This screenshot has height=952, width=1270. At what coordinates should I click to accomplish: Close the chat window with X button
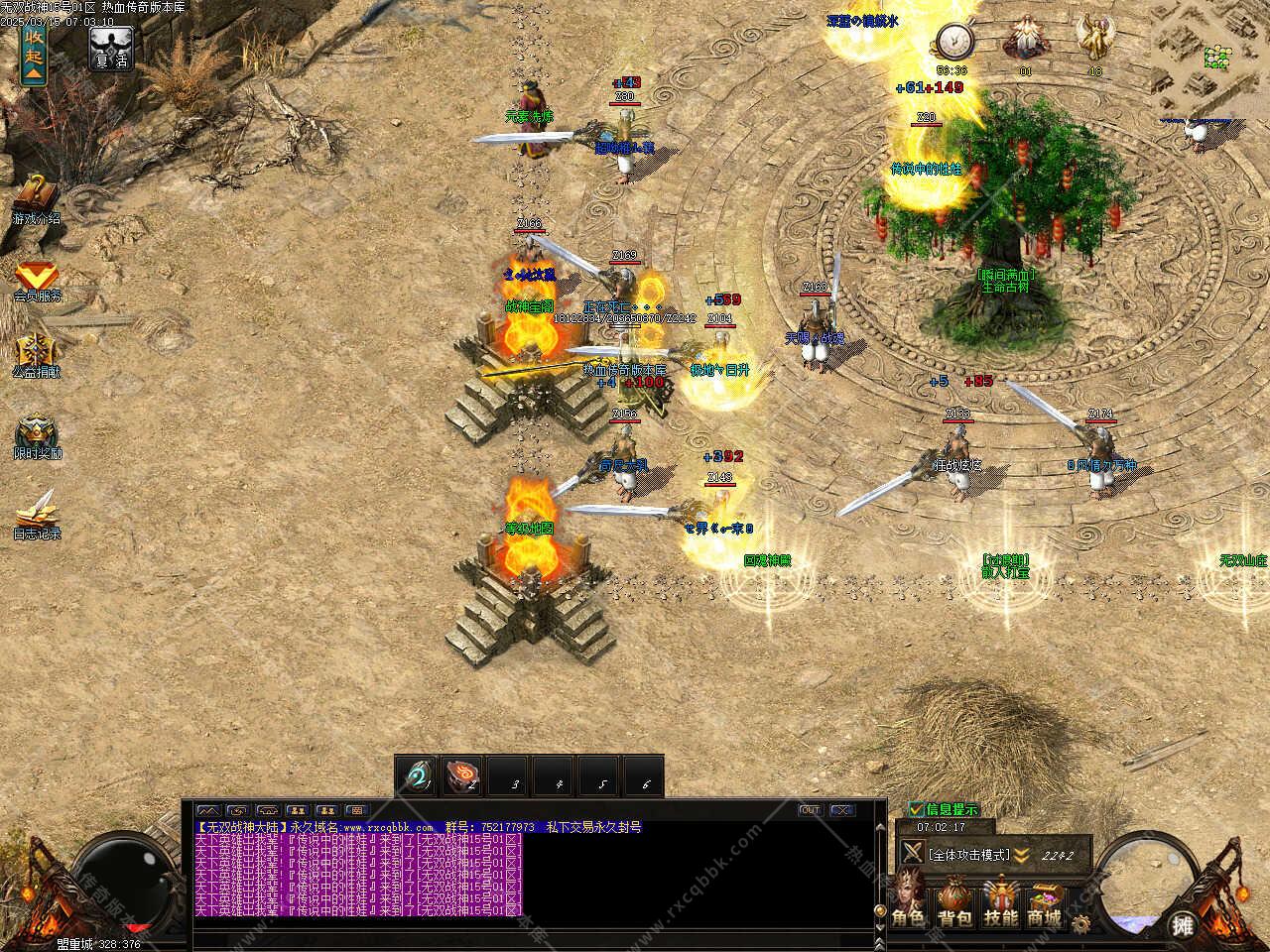point(841,810)
